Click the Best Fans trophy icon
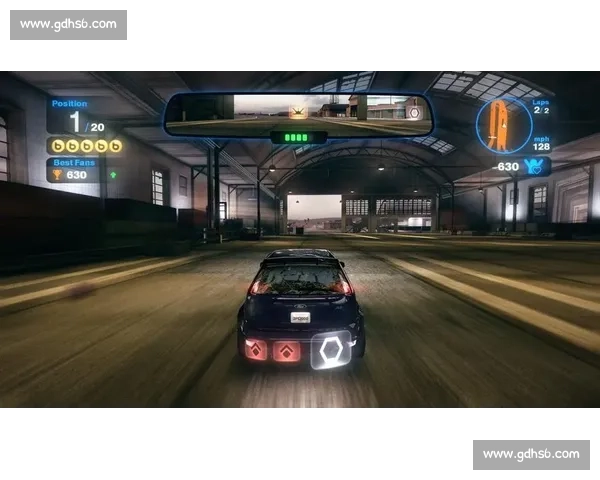 pos(56,175)
